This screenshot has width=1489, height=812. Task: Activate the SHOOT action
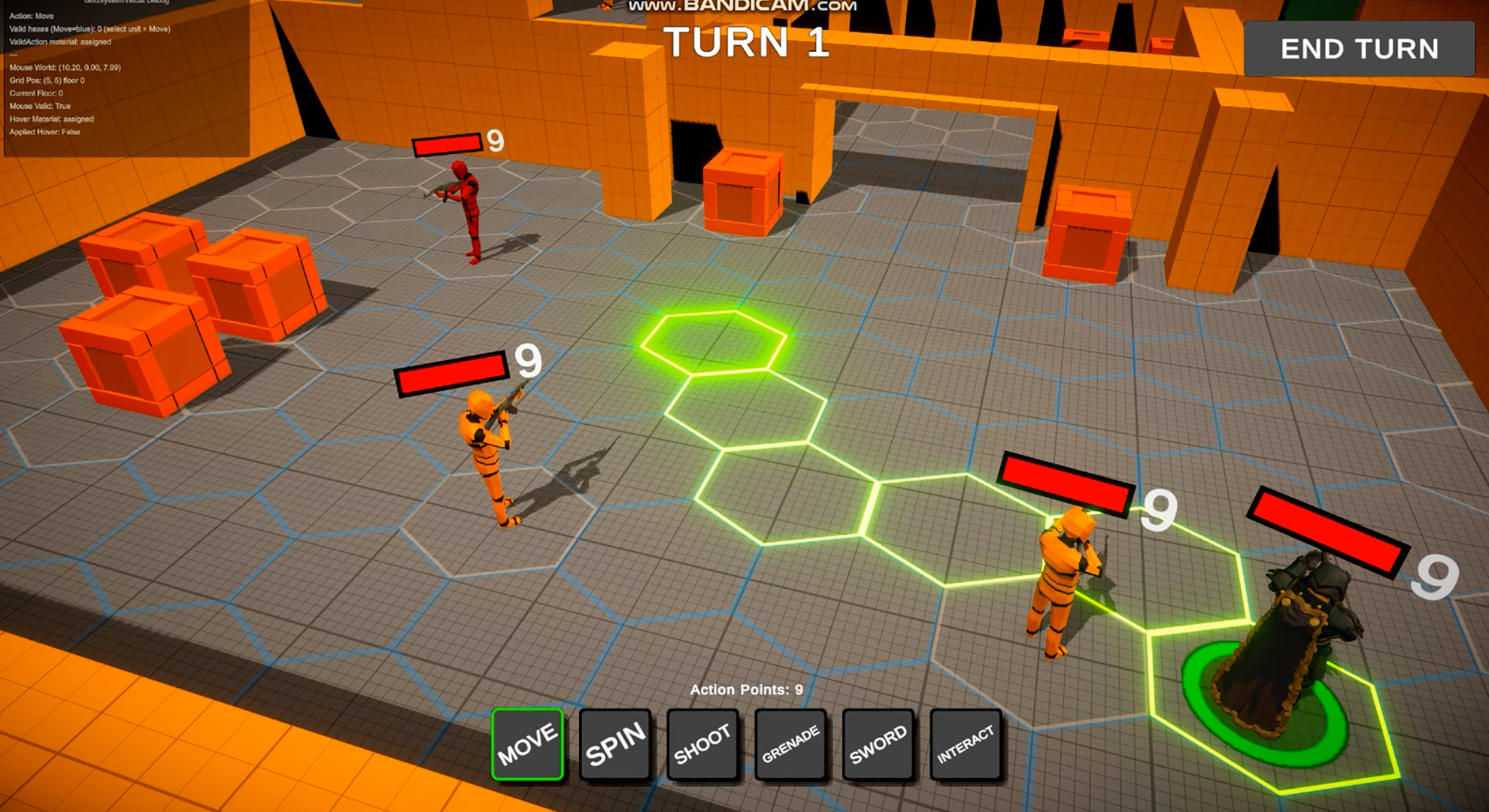(702, 744)
